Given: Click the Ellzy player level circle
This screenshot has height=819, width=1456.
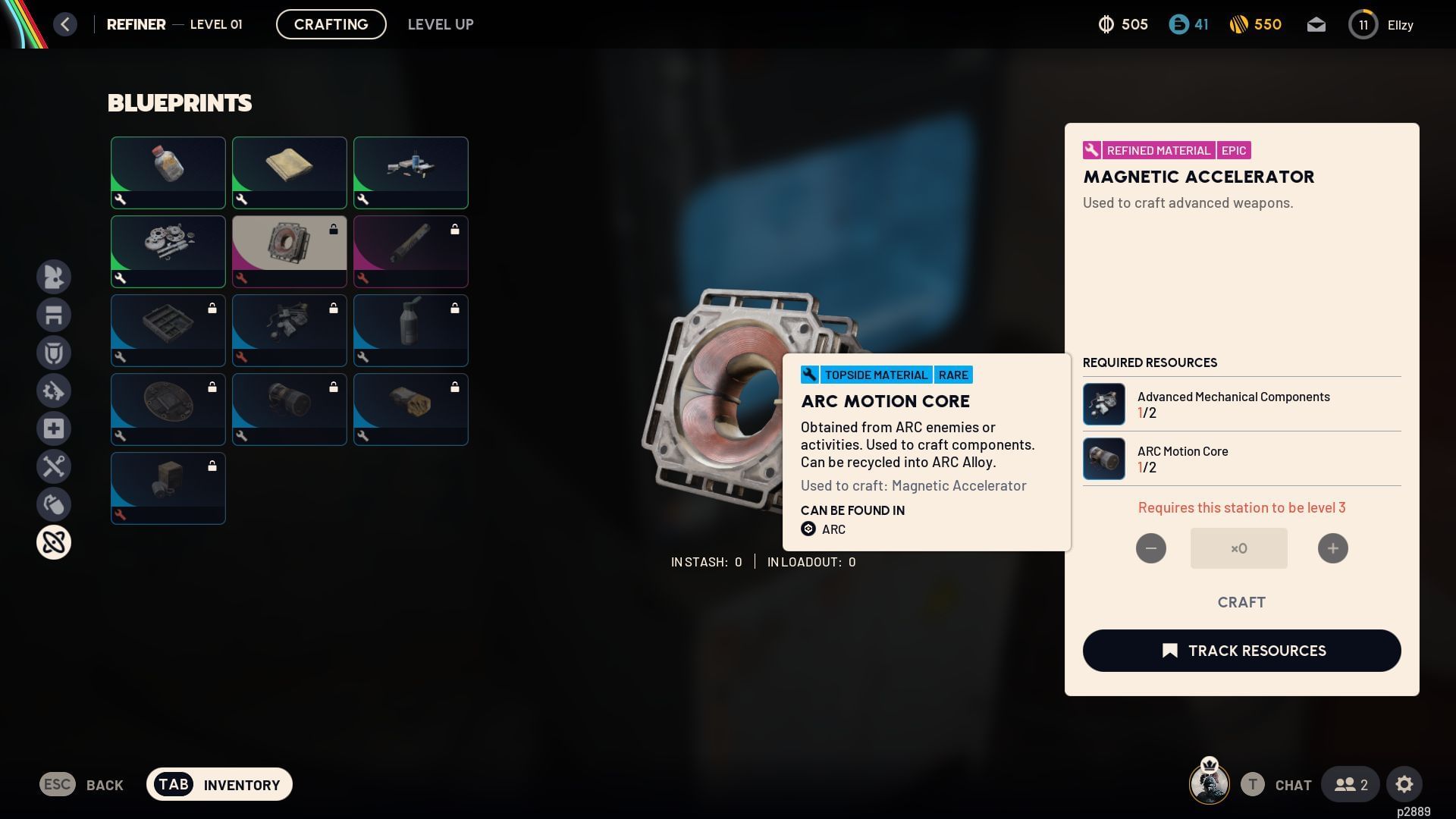Looking at the screenshot, I should click(x=1363, y=24).
